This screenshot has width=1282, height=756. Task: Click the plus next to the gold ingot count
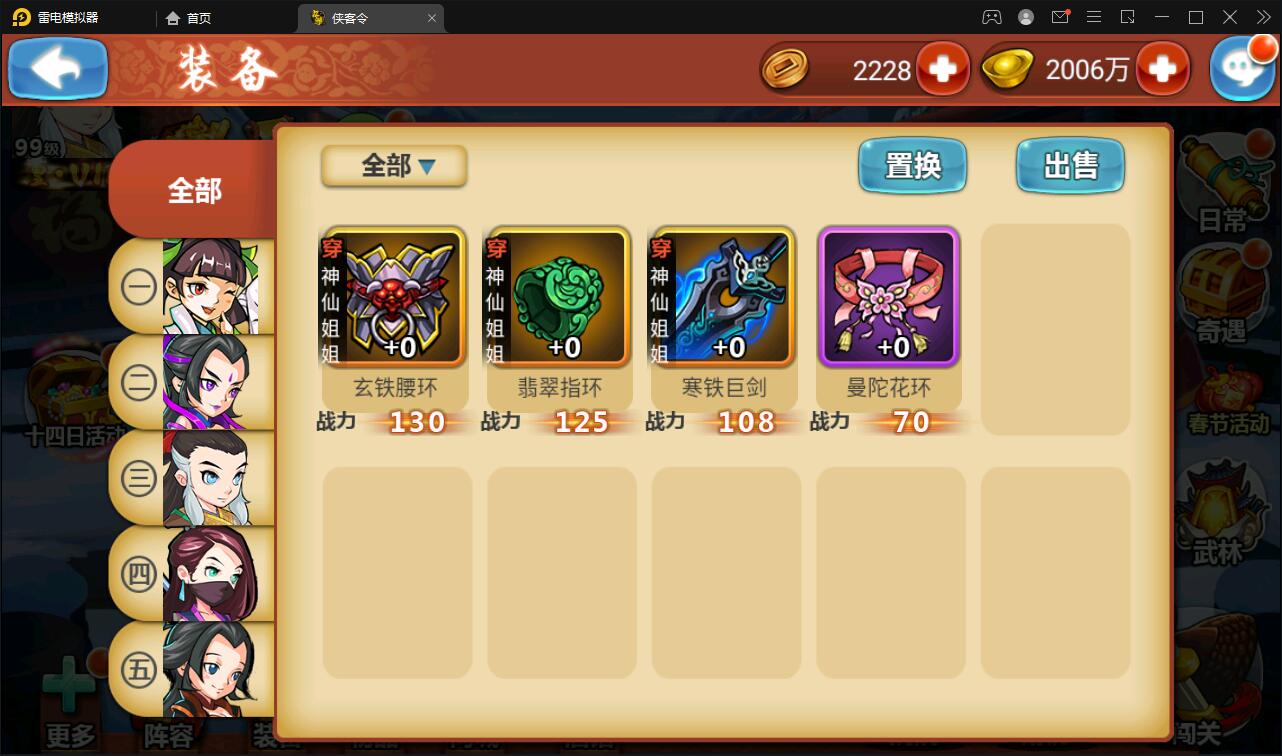tap(1163, 68)
